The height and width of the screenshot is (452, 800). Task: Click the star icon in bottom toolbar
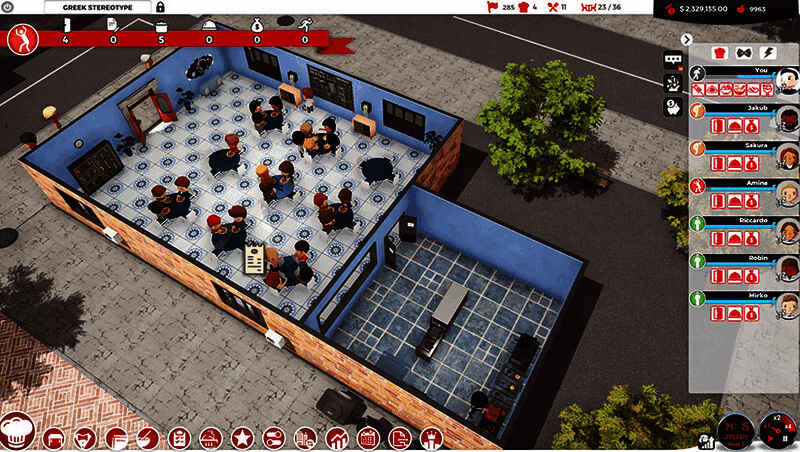[x=241, y=437]
